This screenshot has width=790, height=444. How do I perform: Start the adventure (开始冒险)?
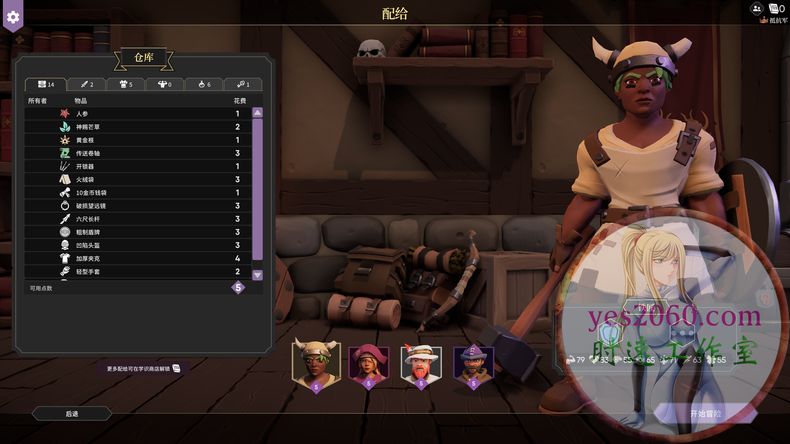click(705, 413)
